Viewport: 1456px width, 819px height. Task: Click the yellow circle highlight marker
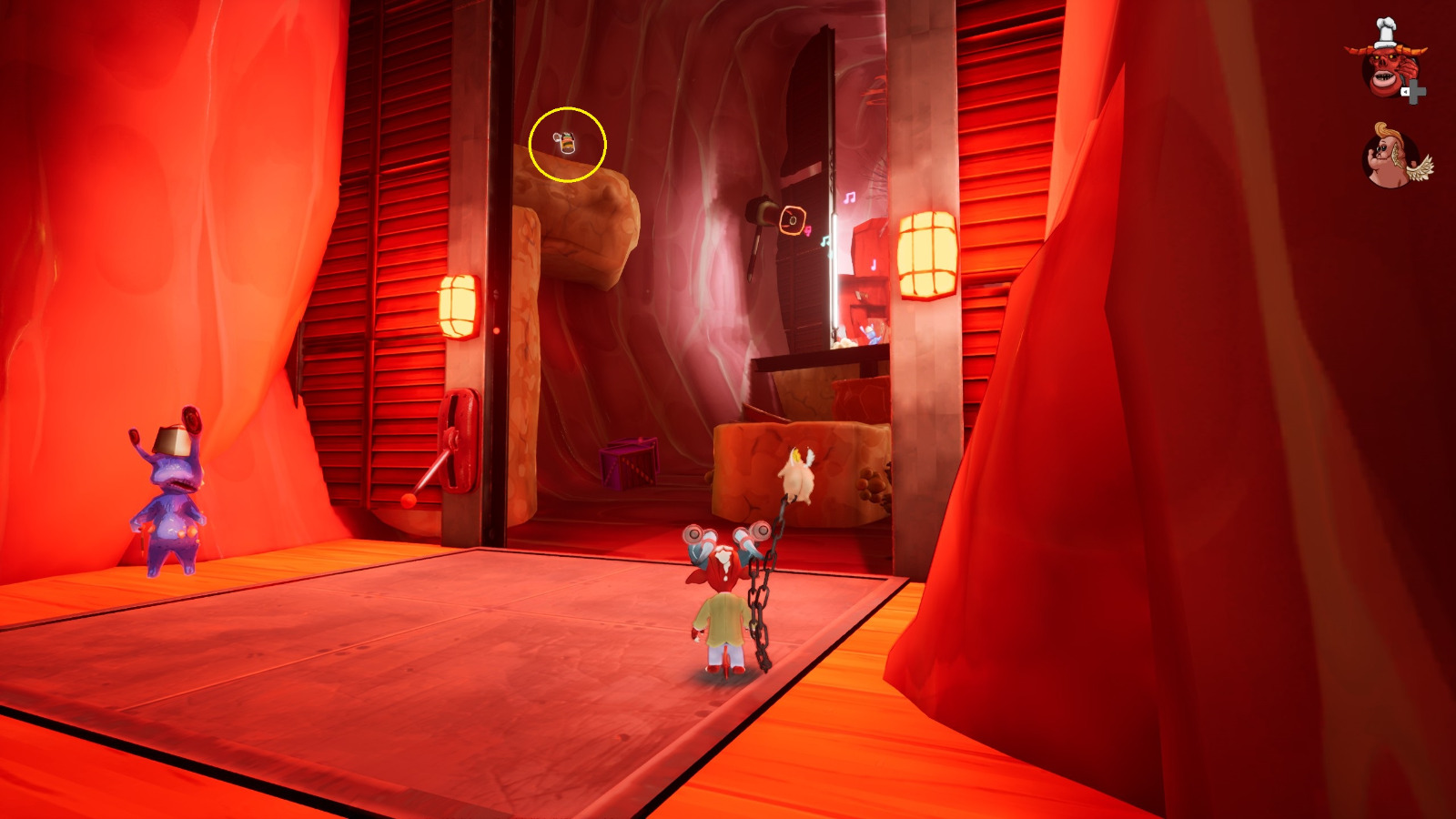click(x=566, y=143)
